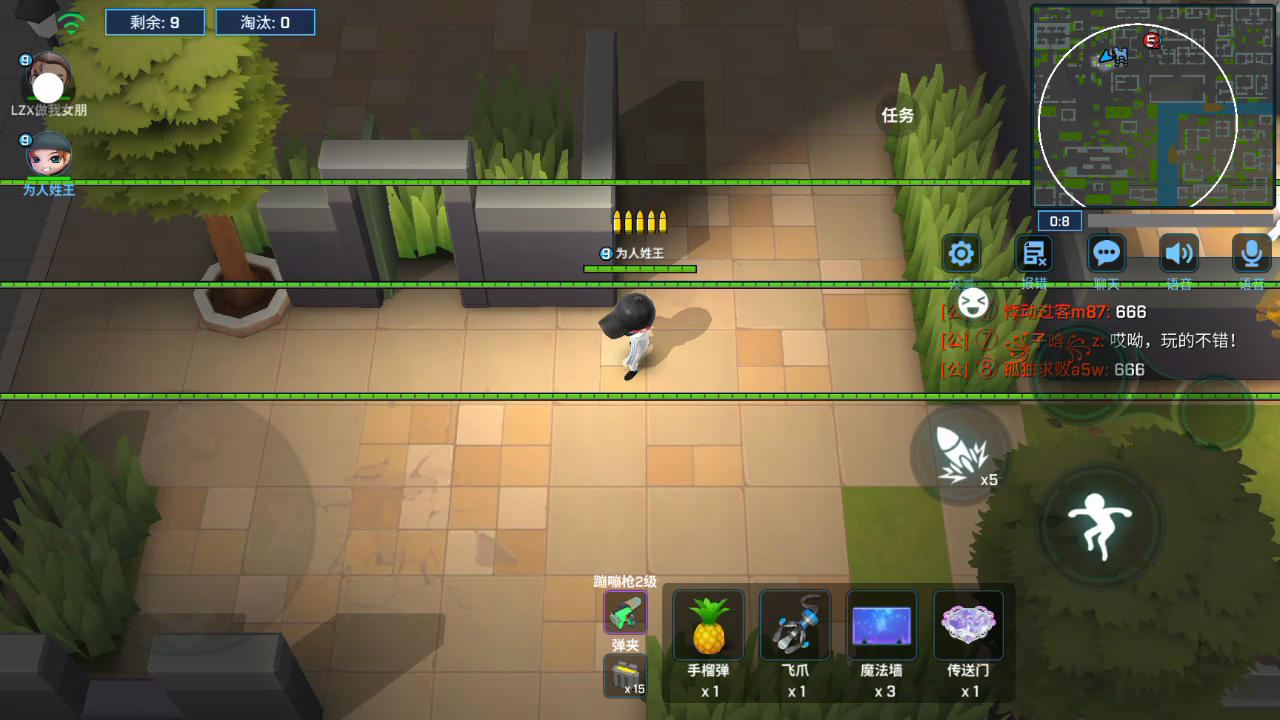1280x720 pixels.
Task: Select the 蹦蹦枪 weapon slot
Action: click(x=625, y=612)
